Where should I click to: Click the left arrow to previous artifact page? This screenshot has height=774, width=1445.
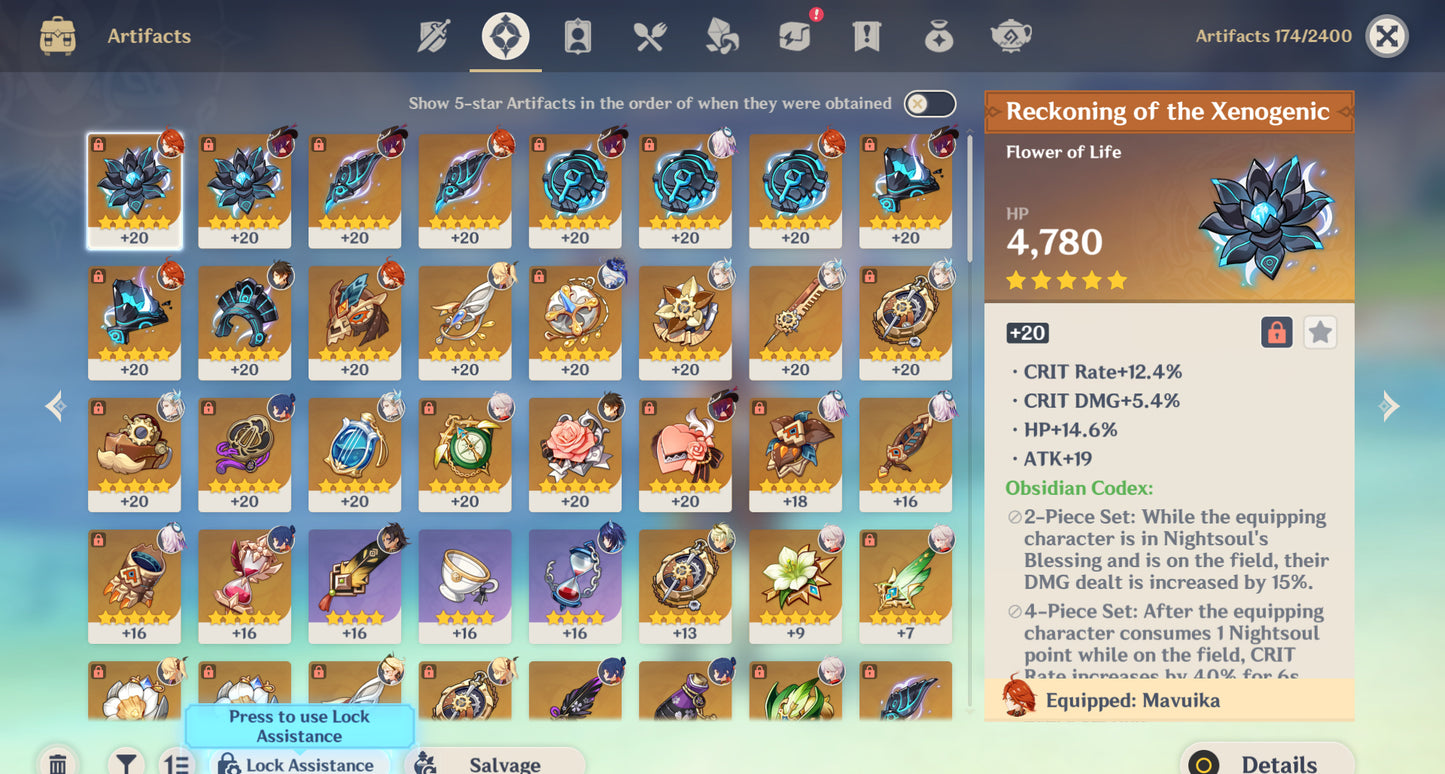click(55, 405)
